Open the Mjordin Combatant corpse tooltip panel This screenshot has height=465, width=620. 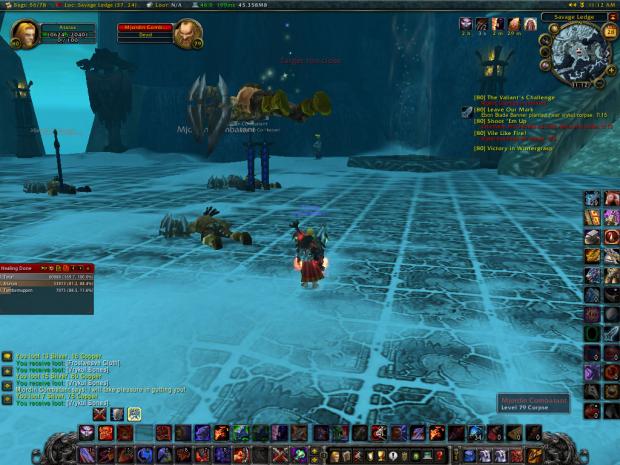537,404
